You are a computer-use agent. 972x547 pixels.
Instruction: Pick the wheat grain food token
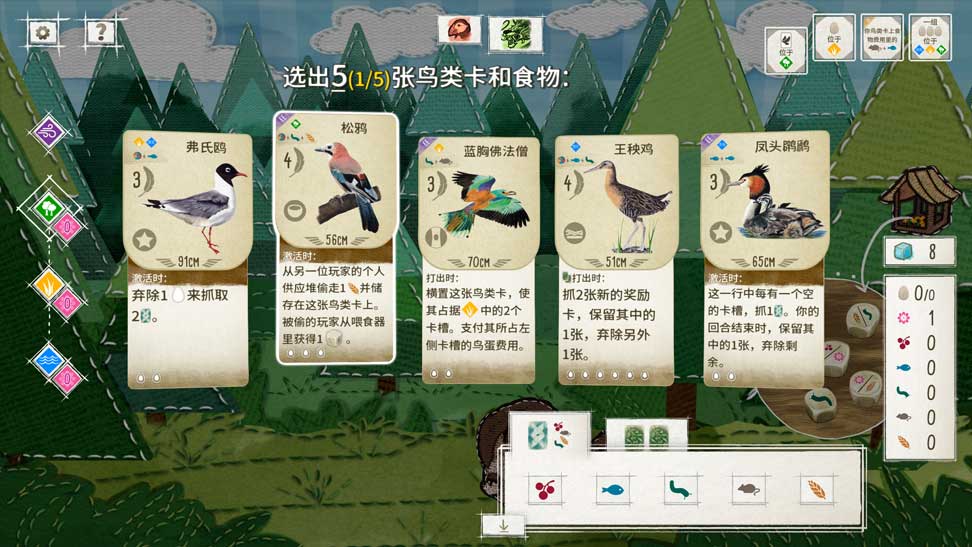[x=816, y=490]
